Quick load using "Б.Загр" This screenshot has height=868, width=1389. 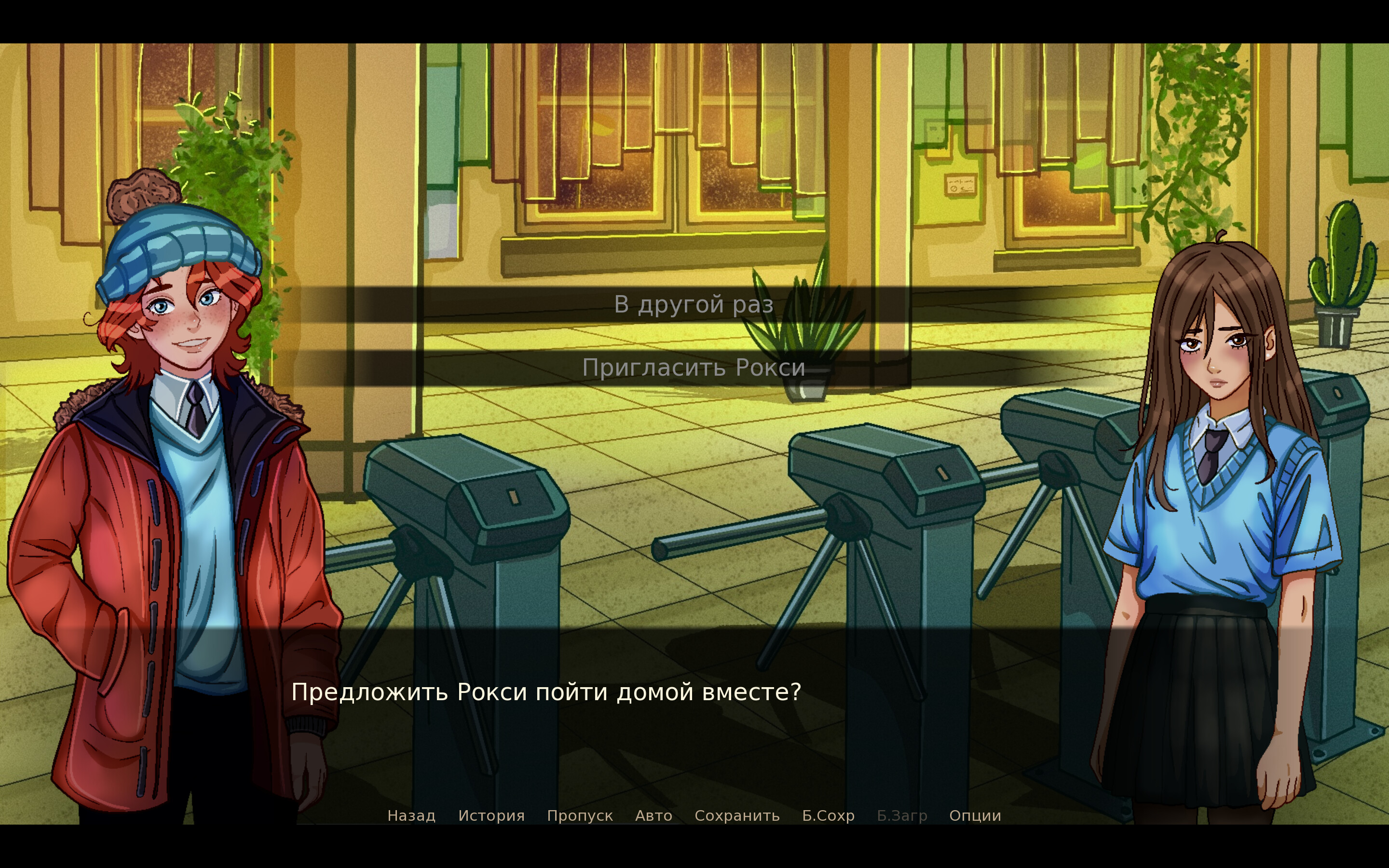click(902, 815)
